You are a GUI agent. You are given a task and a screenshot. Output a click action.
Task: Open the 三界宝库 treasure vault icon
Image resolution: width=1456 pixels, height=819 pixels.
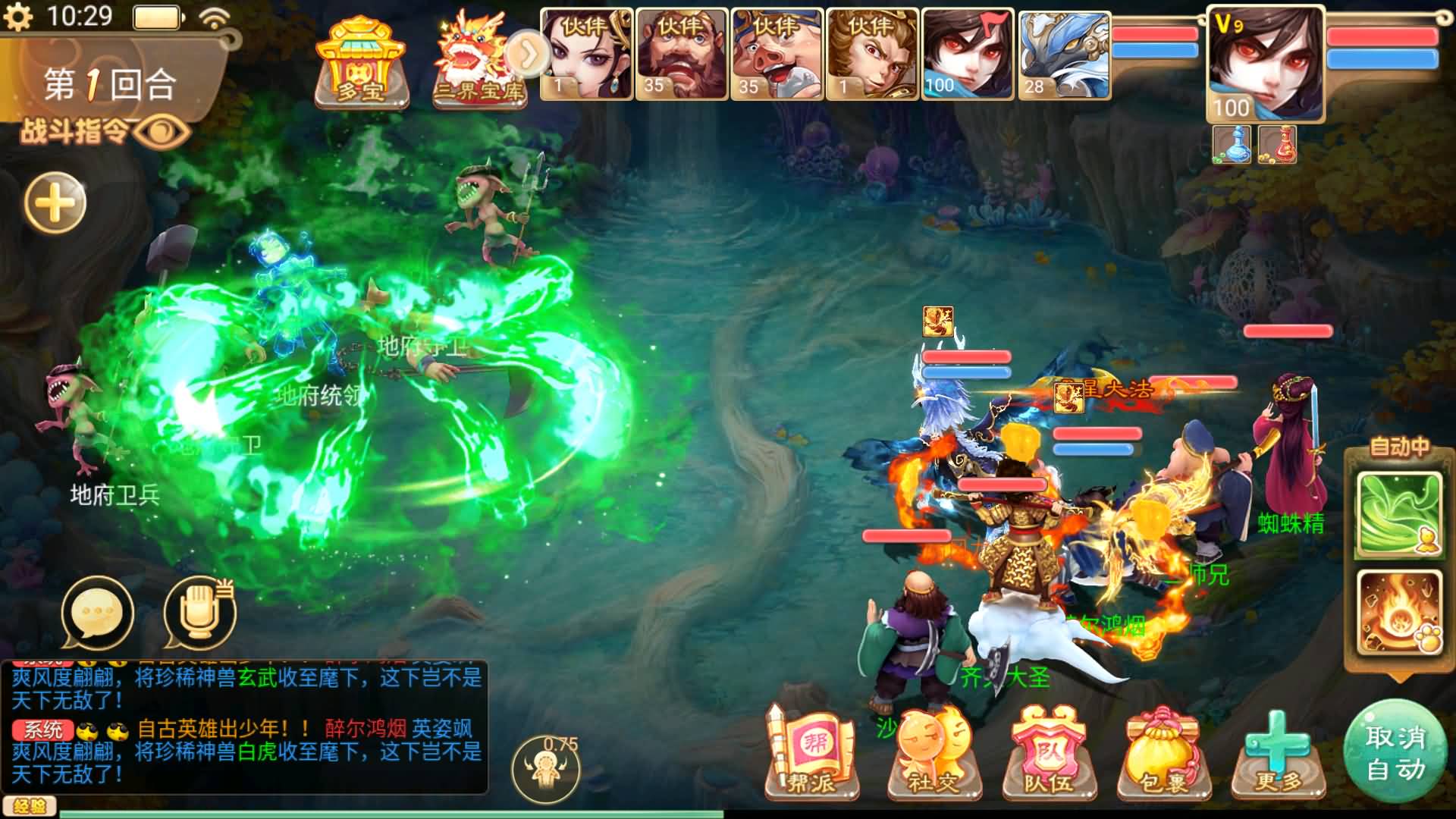[x=474, y=57]
